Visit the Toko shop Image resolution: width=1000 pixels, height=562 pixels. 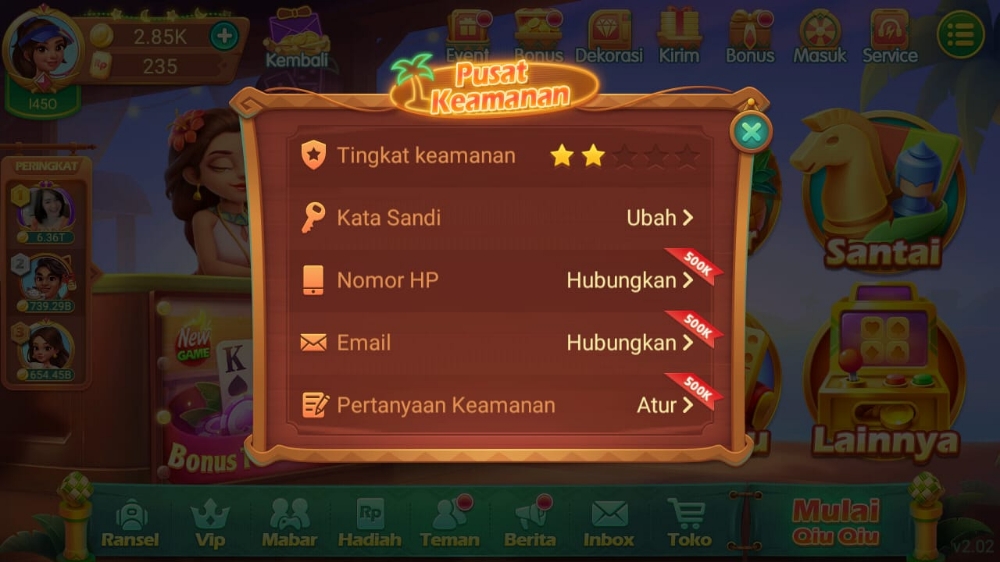[x=688, y=523]
